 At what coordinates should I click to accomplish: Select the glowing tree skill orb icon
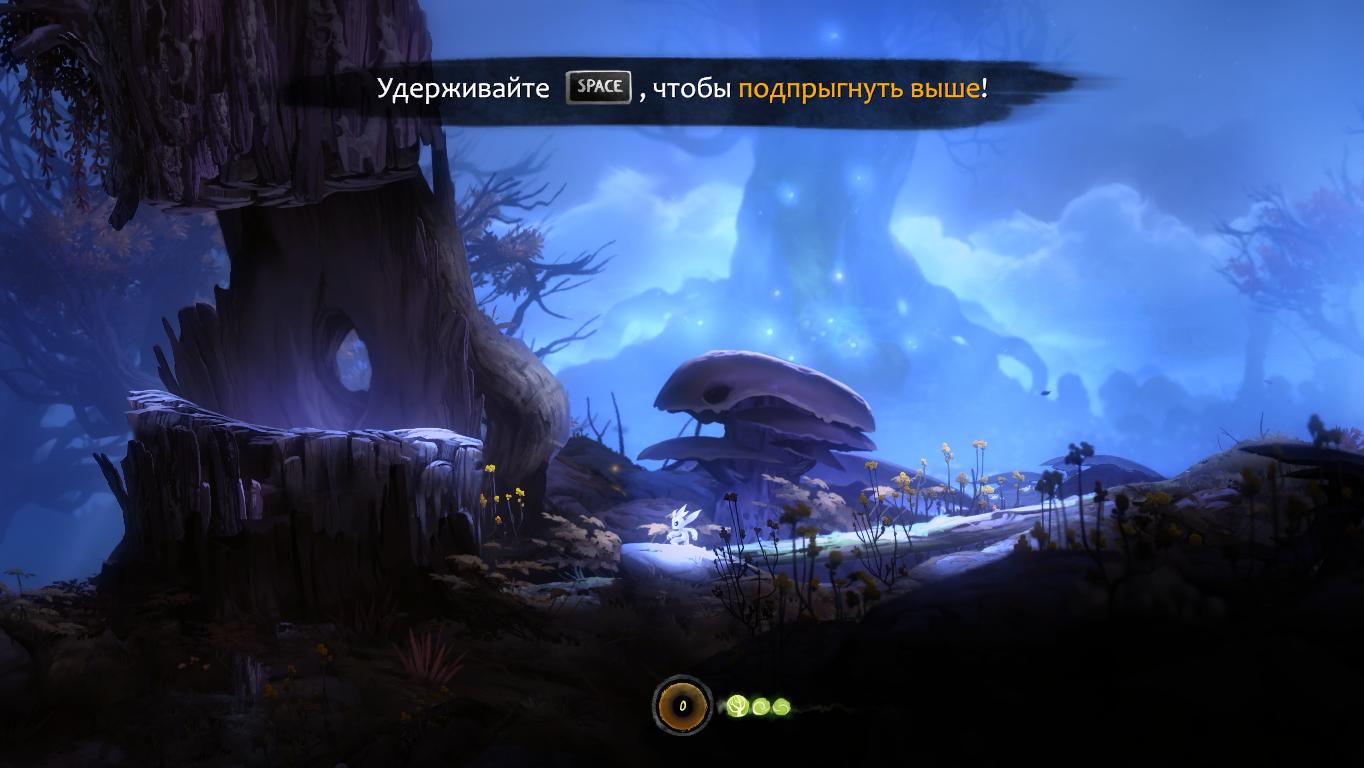pos(737,704)
